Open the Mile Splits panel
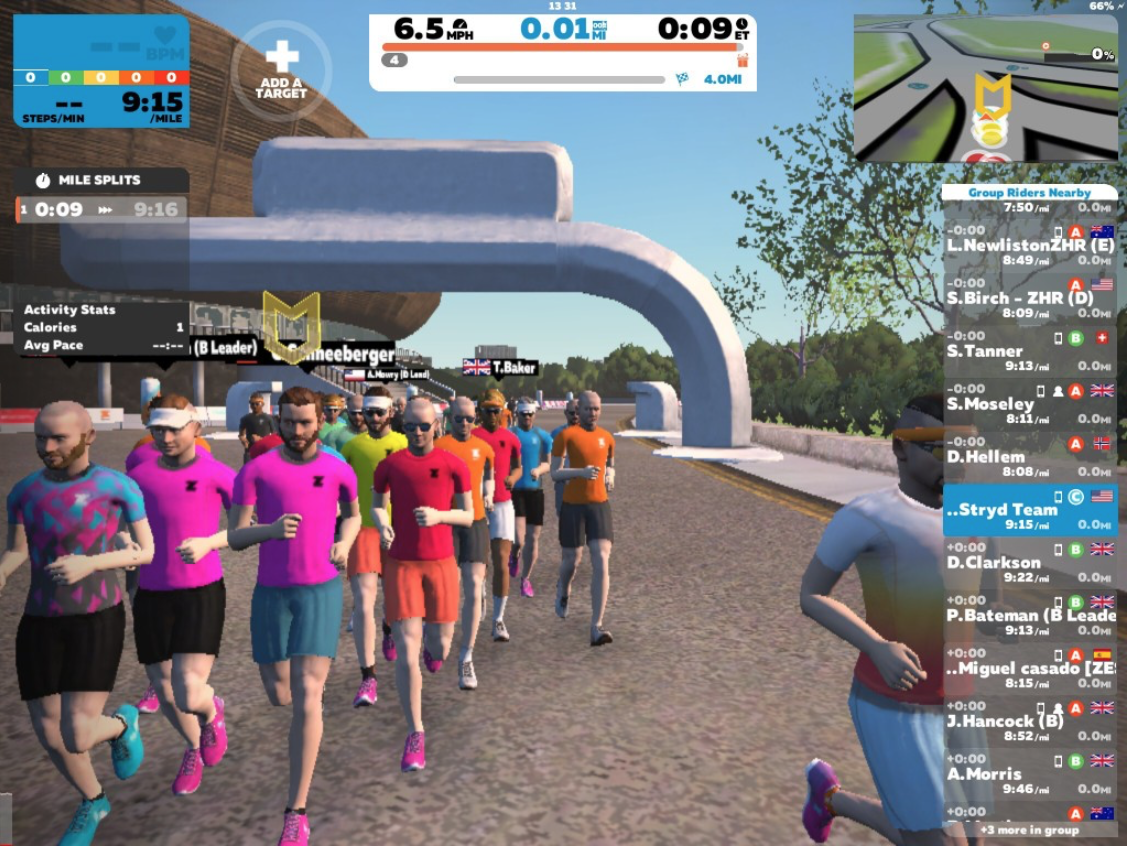 click(x=101, y=181)
